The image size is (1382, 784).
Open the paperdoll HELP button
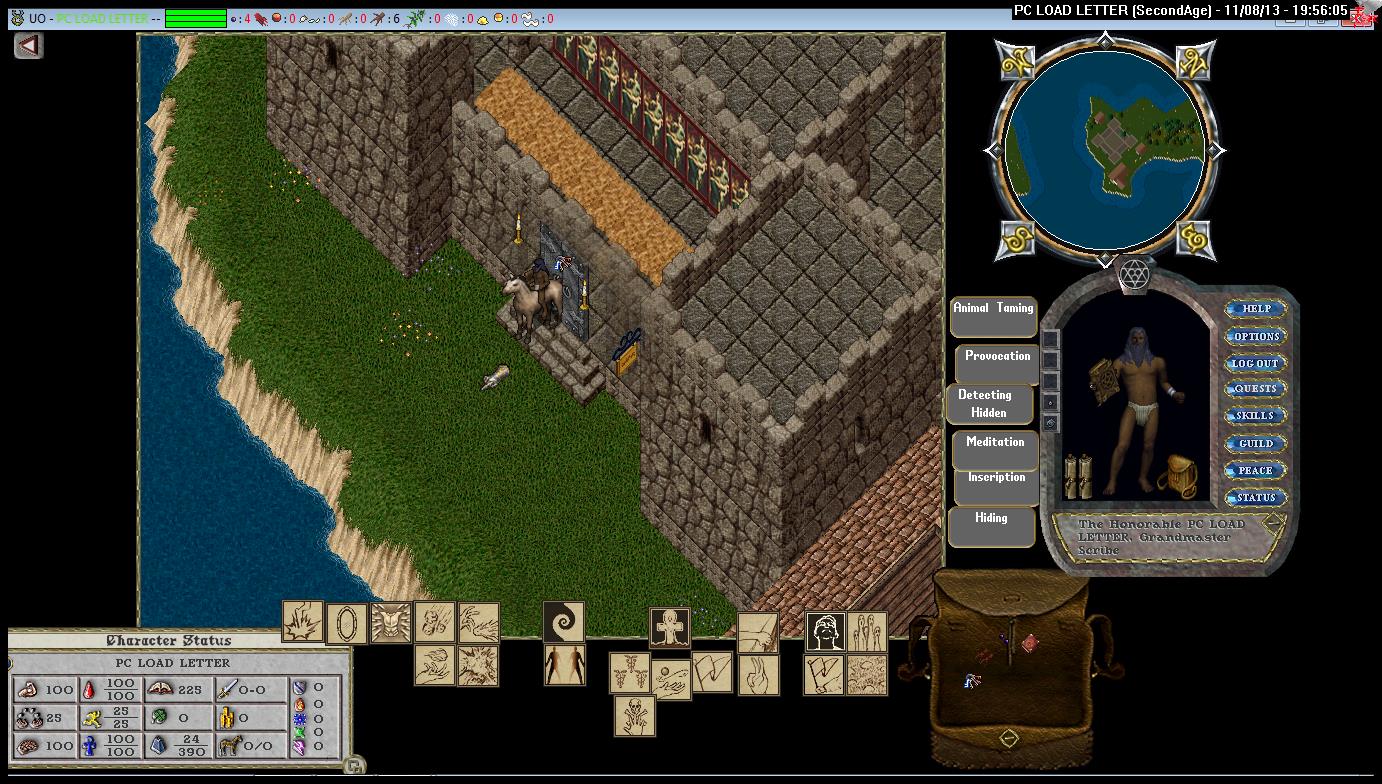point(1256,309)
